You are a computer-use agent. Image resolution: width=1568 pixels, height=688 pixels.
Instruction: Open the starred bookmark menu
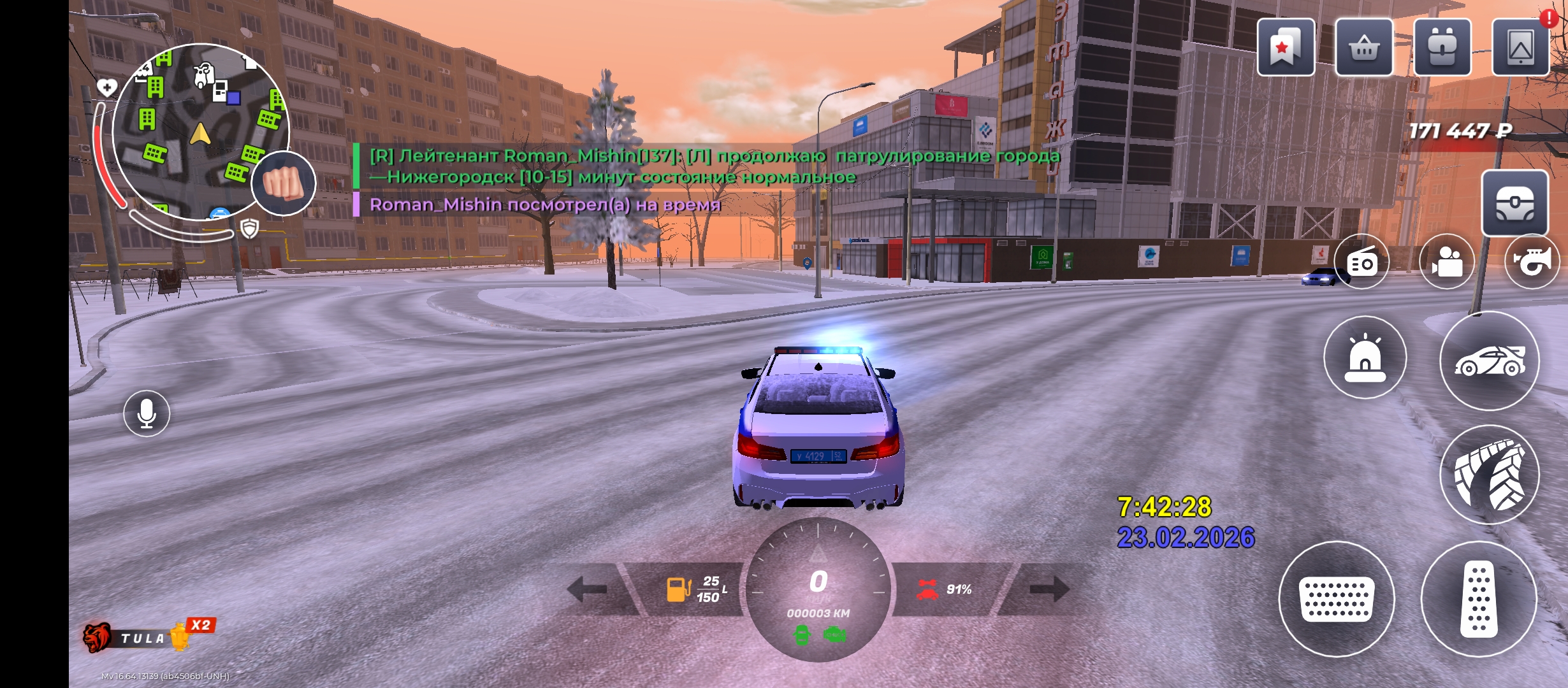[x=1285, y=48]
